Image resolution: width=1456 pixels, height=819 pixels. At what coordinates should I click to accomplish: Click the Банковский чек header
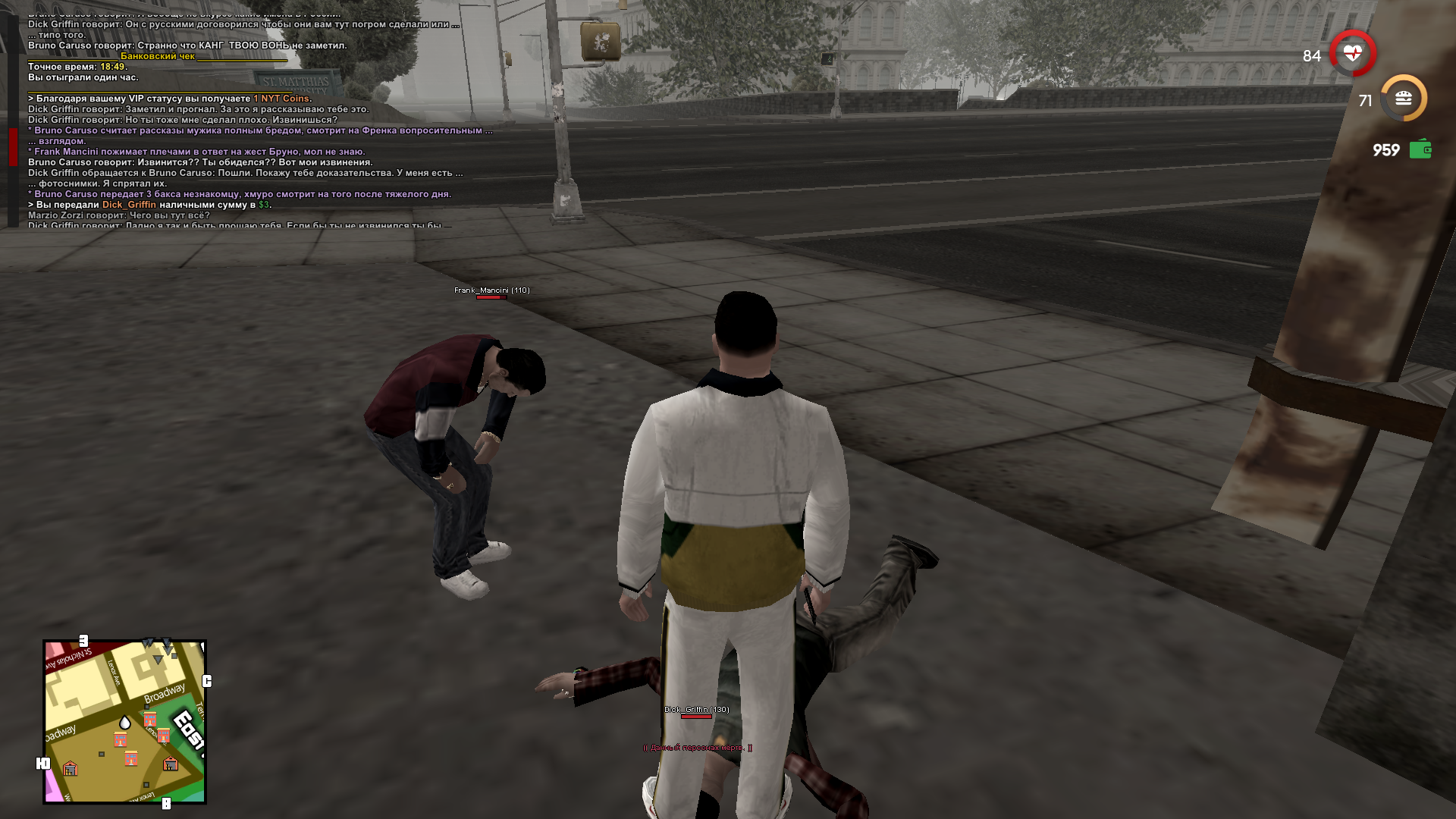point(159,57)
